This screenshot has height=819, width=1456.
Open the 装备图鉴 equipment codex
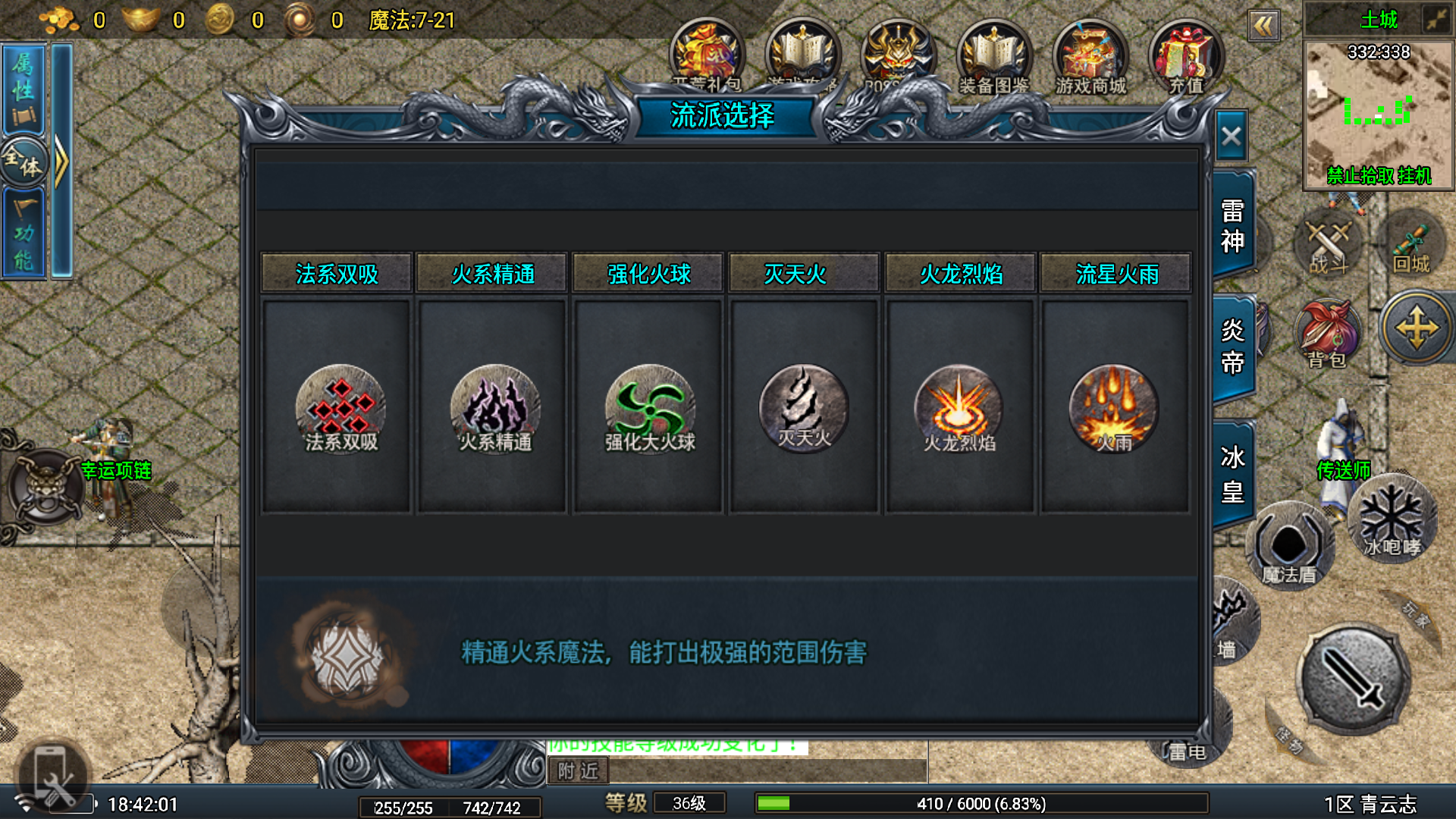coord(993,57)
